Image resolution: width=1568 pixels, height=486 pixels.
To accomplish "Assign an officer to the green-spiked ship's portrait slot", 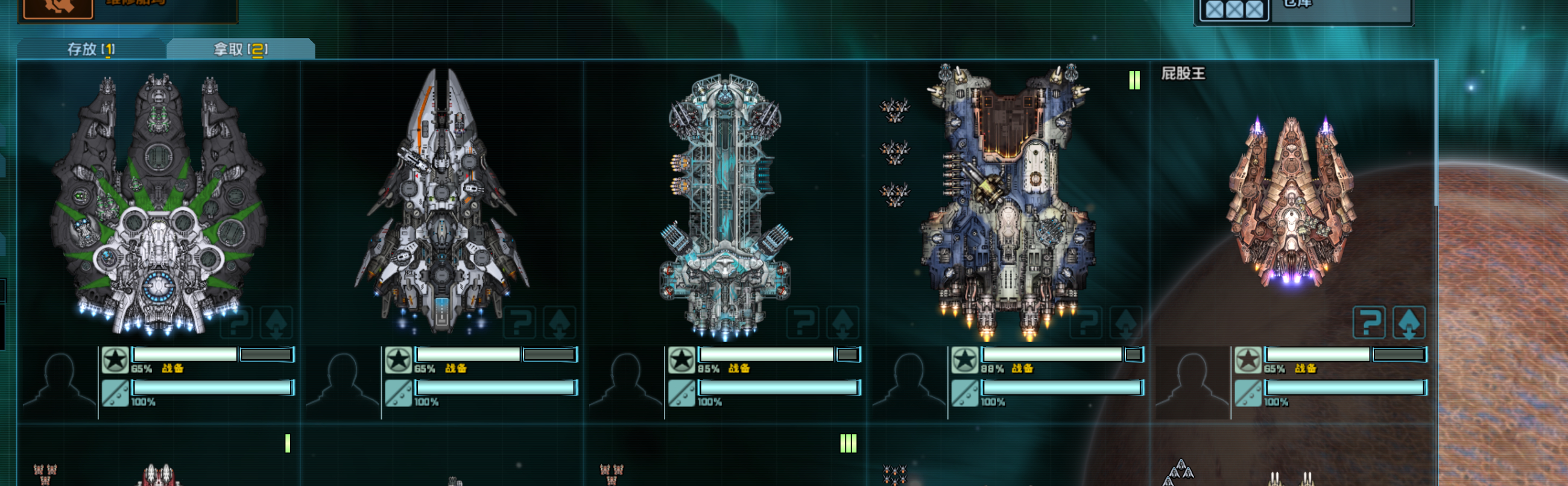I will 59,382.
